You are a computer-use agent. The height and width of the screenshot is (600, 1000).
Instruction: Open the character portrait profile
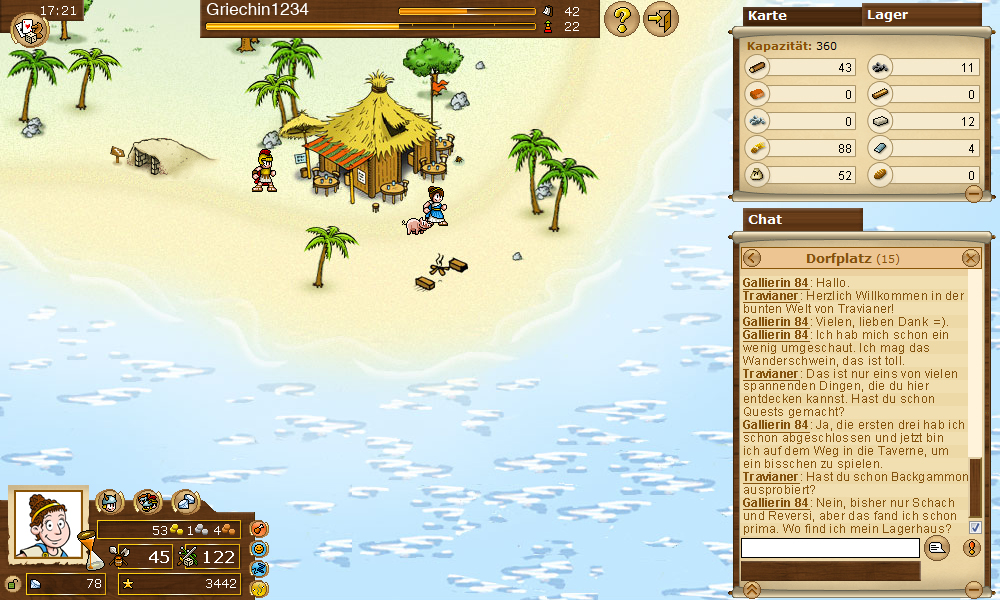point(48,523)
